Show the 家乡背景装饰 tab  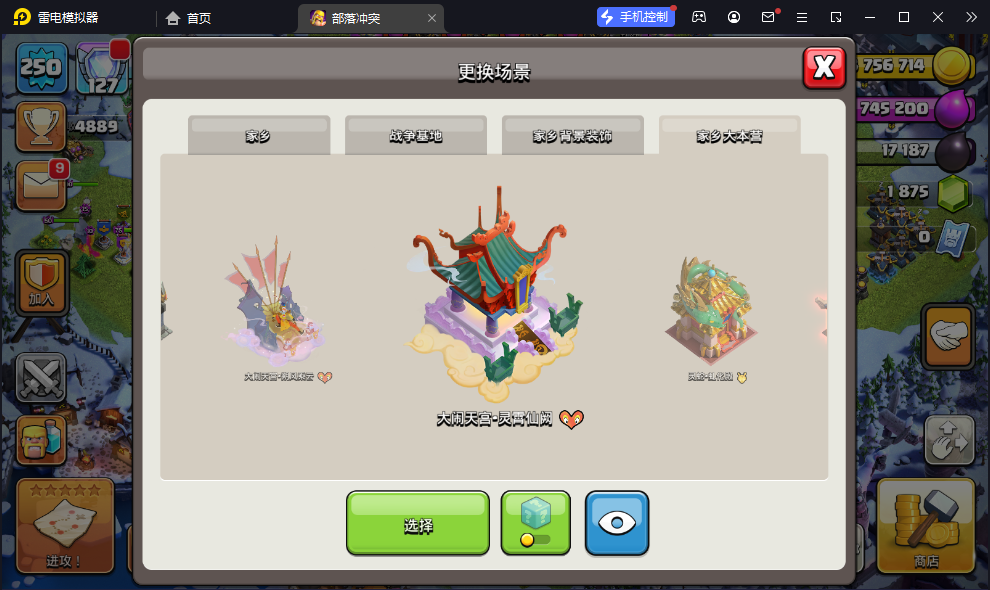(573, 136)
